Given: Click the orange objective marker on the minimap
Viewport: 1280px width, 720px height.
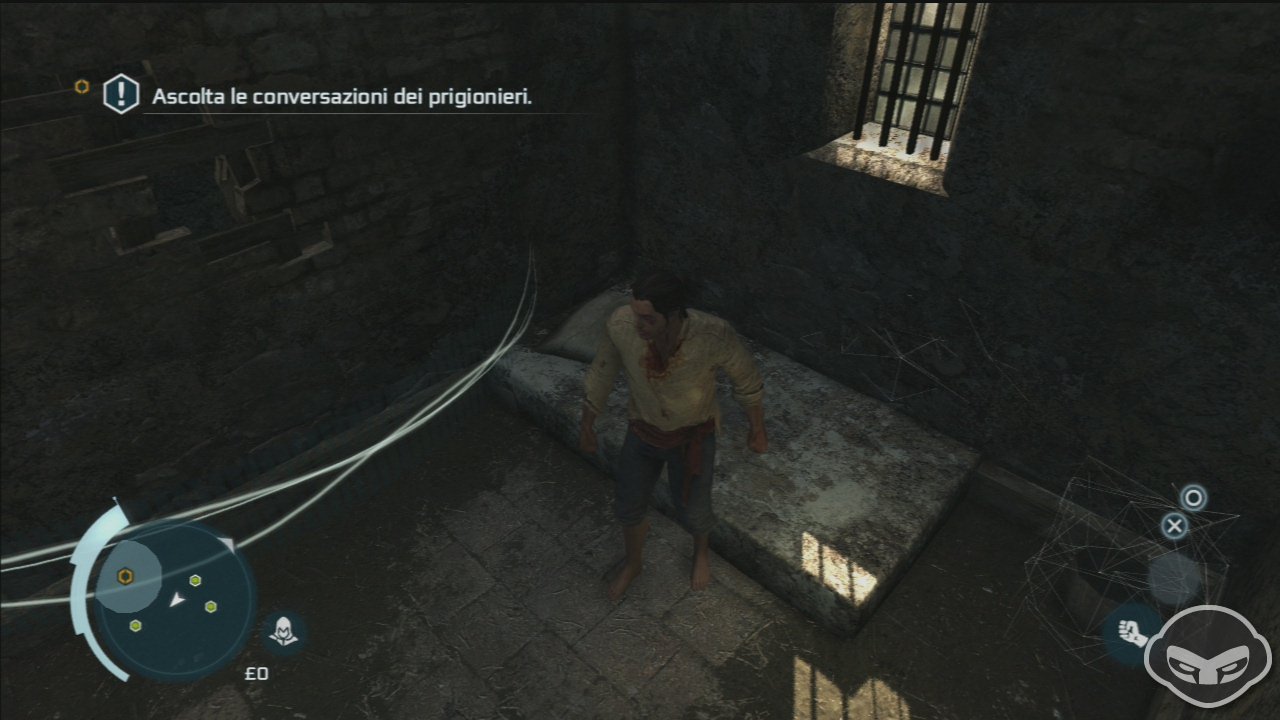Looking at the screenshot, I should pyautogui.click(x=126, y=576).
